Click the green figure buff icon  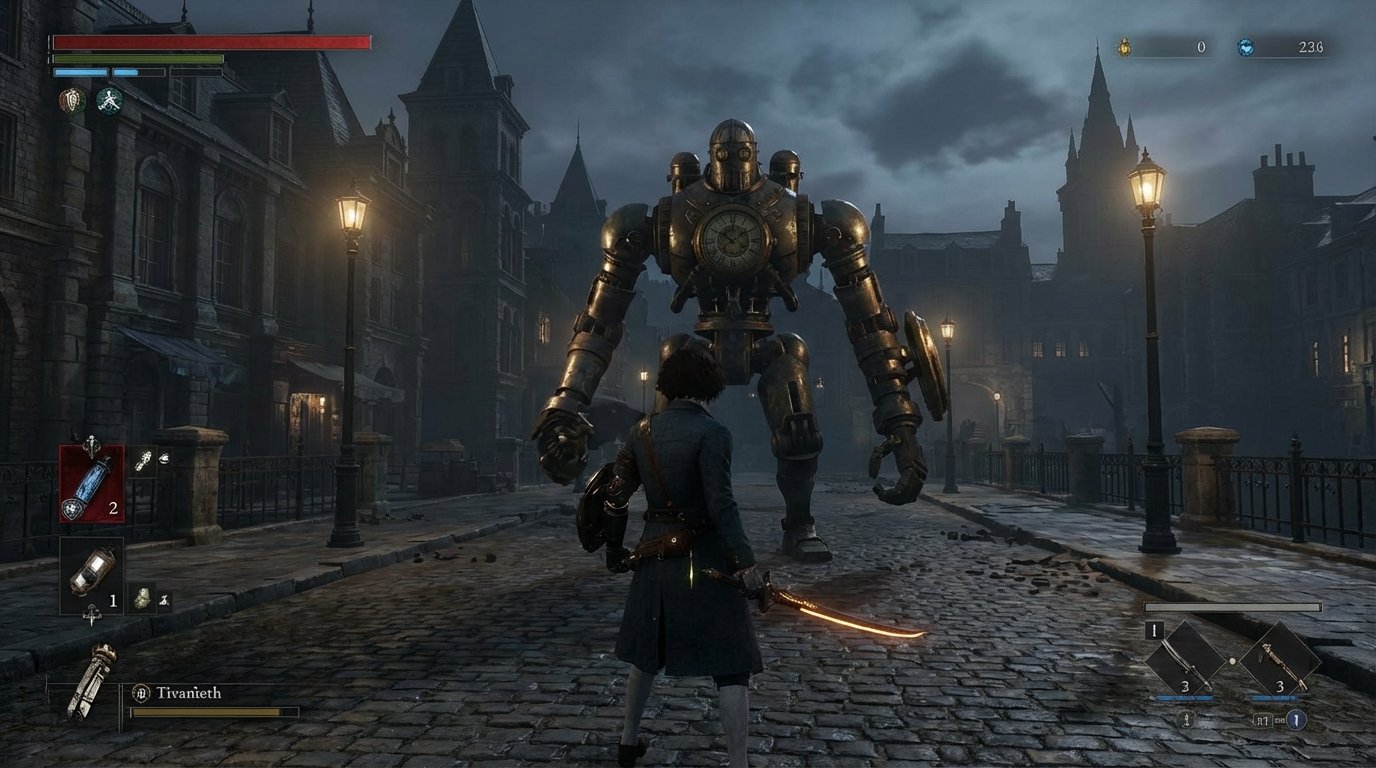[110, 101]
